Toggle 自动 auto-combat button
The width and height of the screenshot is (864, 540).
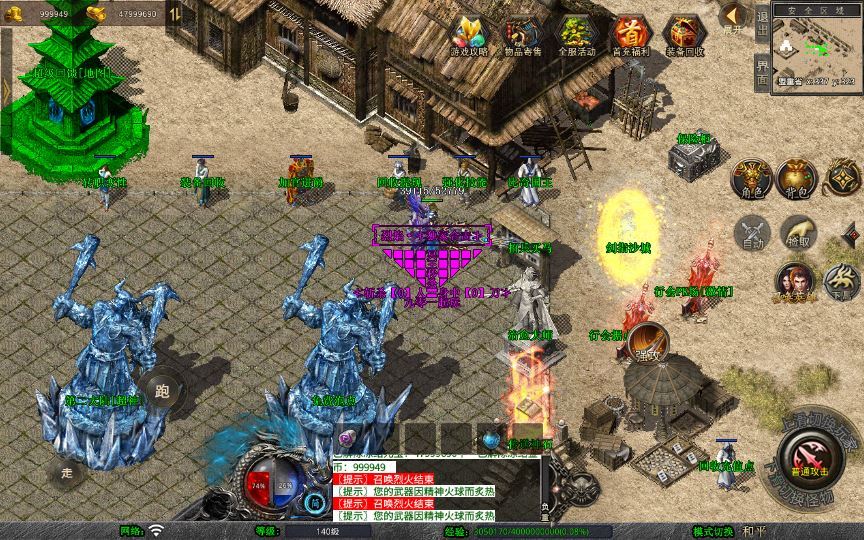pyautogui.click(x=751, y=234)
